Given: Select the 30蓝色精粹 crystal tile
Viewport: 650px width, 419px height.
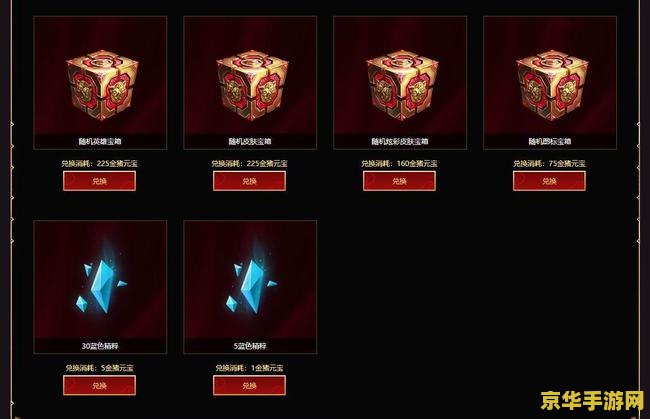Looking at the screenshot, I should 99,285.
